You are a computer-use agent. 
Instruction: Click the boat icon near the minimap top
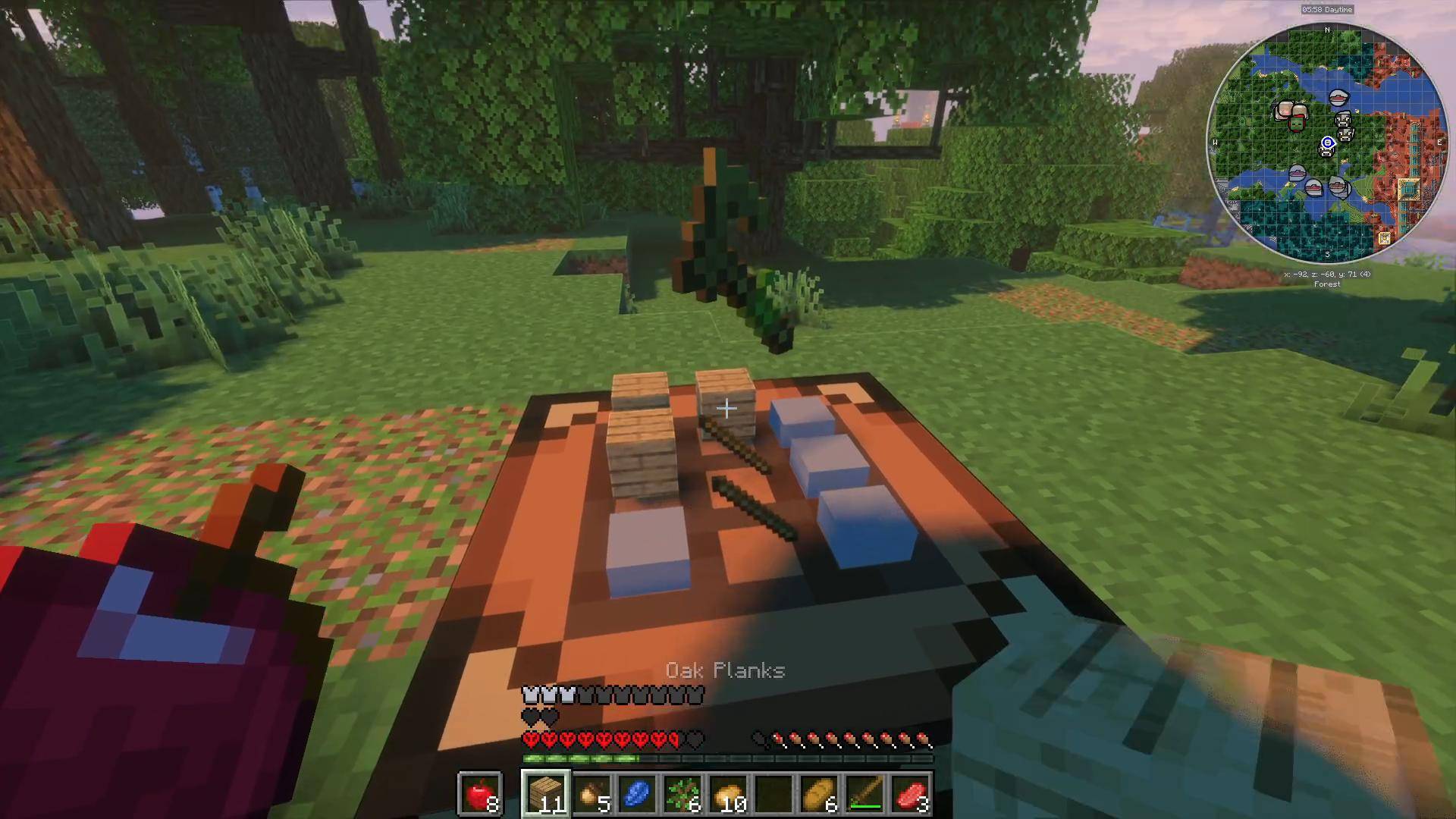(x=1338, y=97)
